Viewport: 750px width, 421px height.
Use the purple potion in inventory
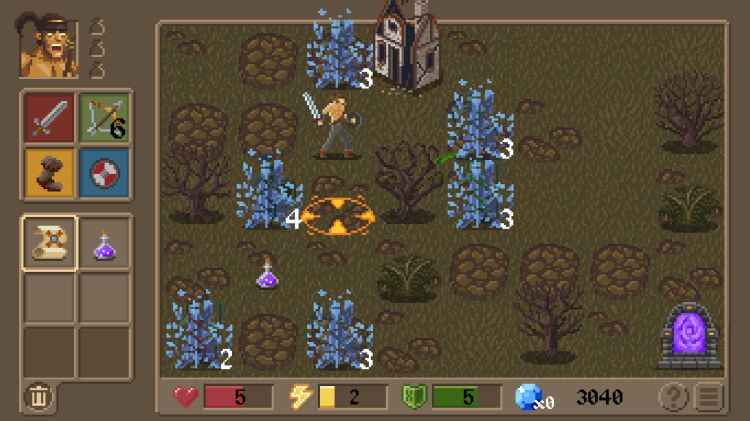tap(104, 243)
